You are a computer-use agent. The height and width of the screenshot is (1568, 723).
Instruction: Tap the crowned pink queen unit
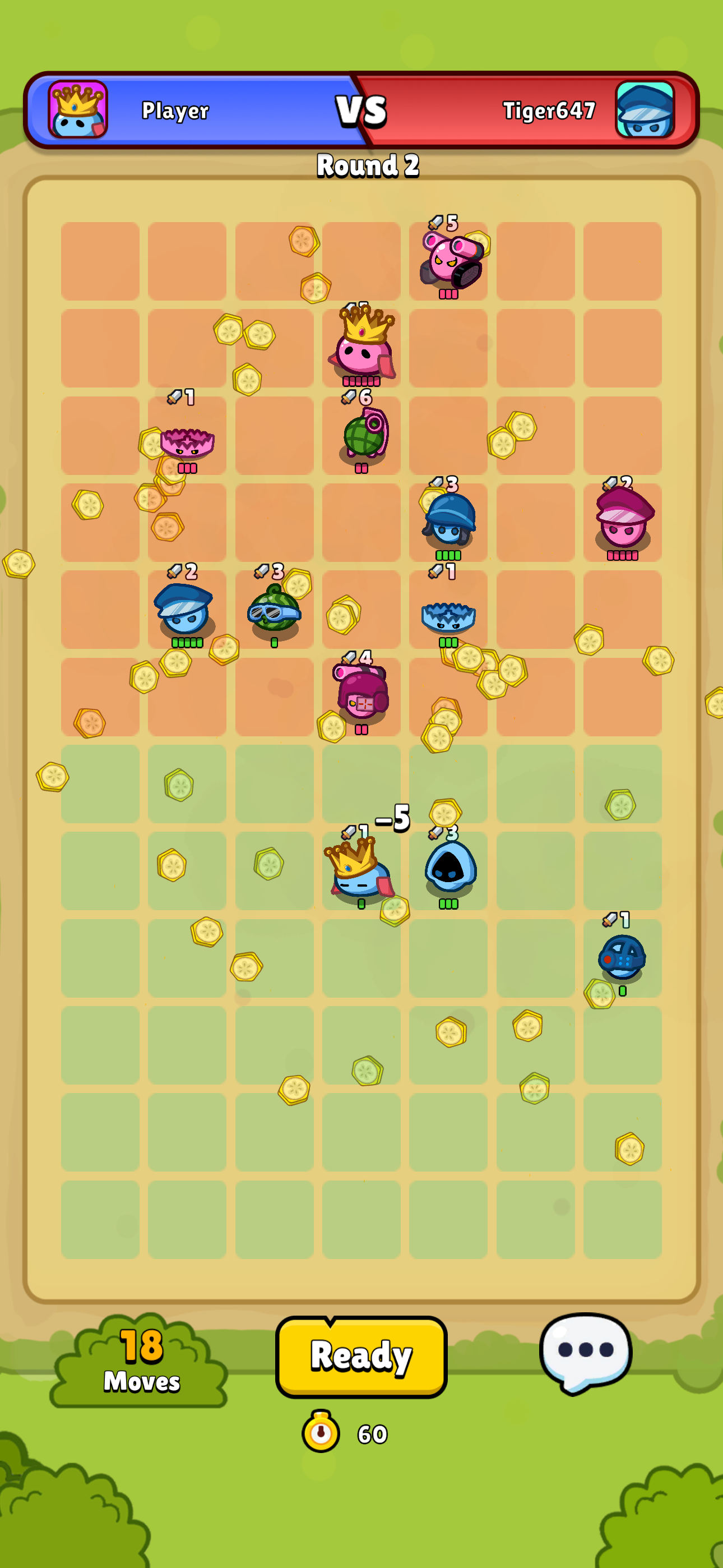(x=363, y=353)
